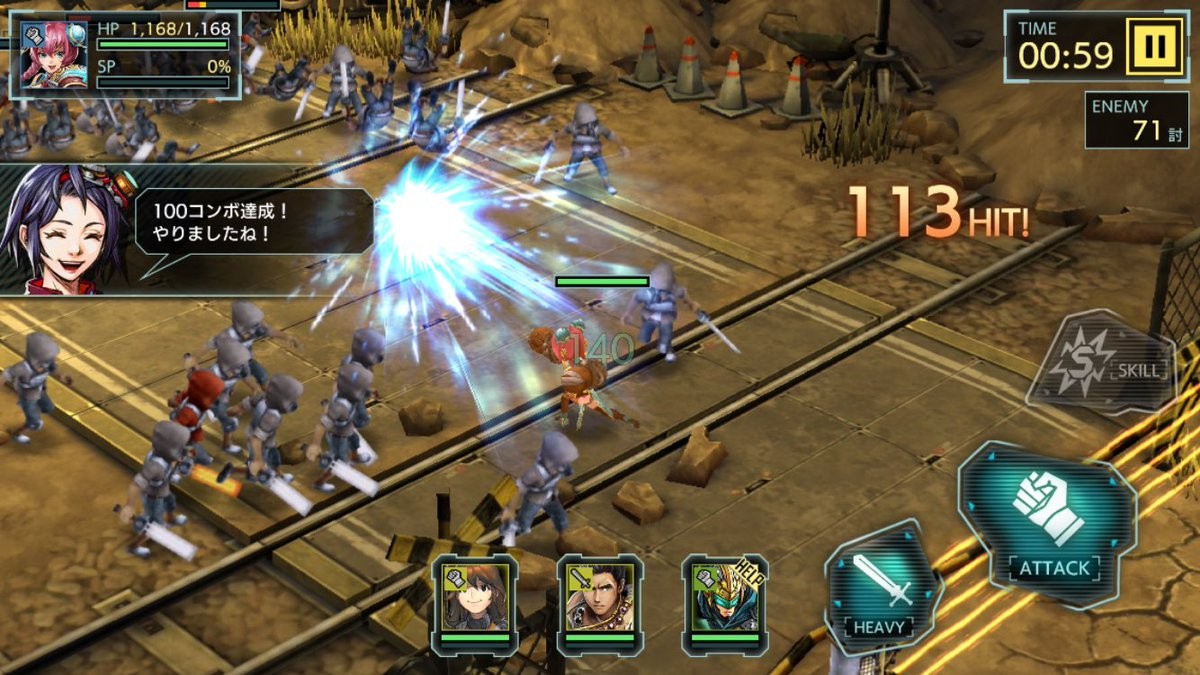Tap the ATTACK fist button
This screenshot has width=1200, height=675.
1048,523
